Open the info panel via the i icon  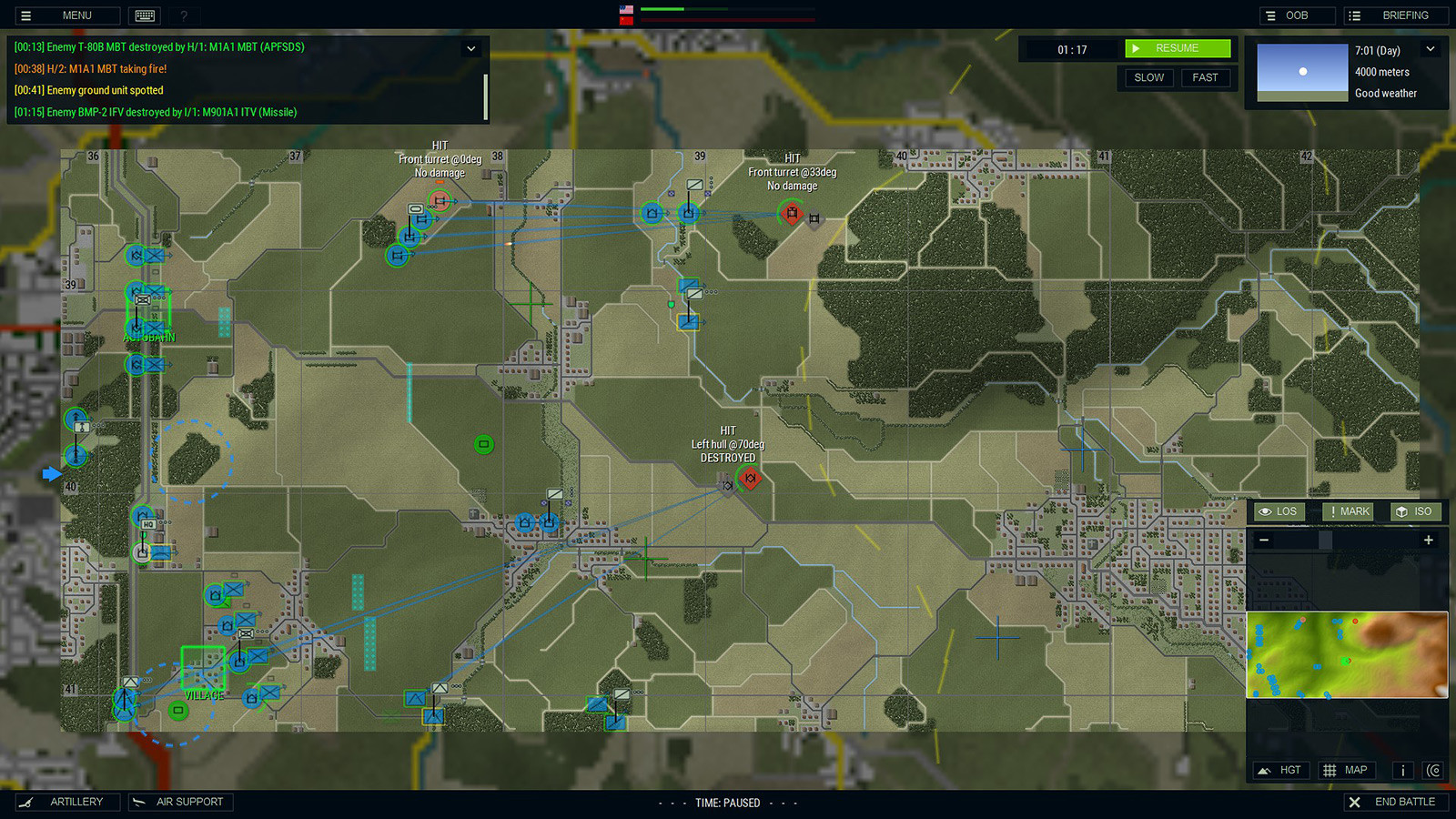click(1402, 770)
